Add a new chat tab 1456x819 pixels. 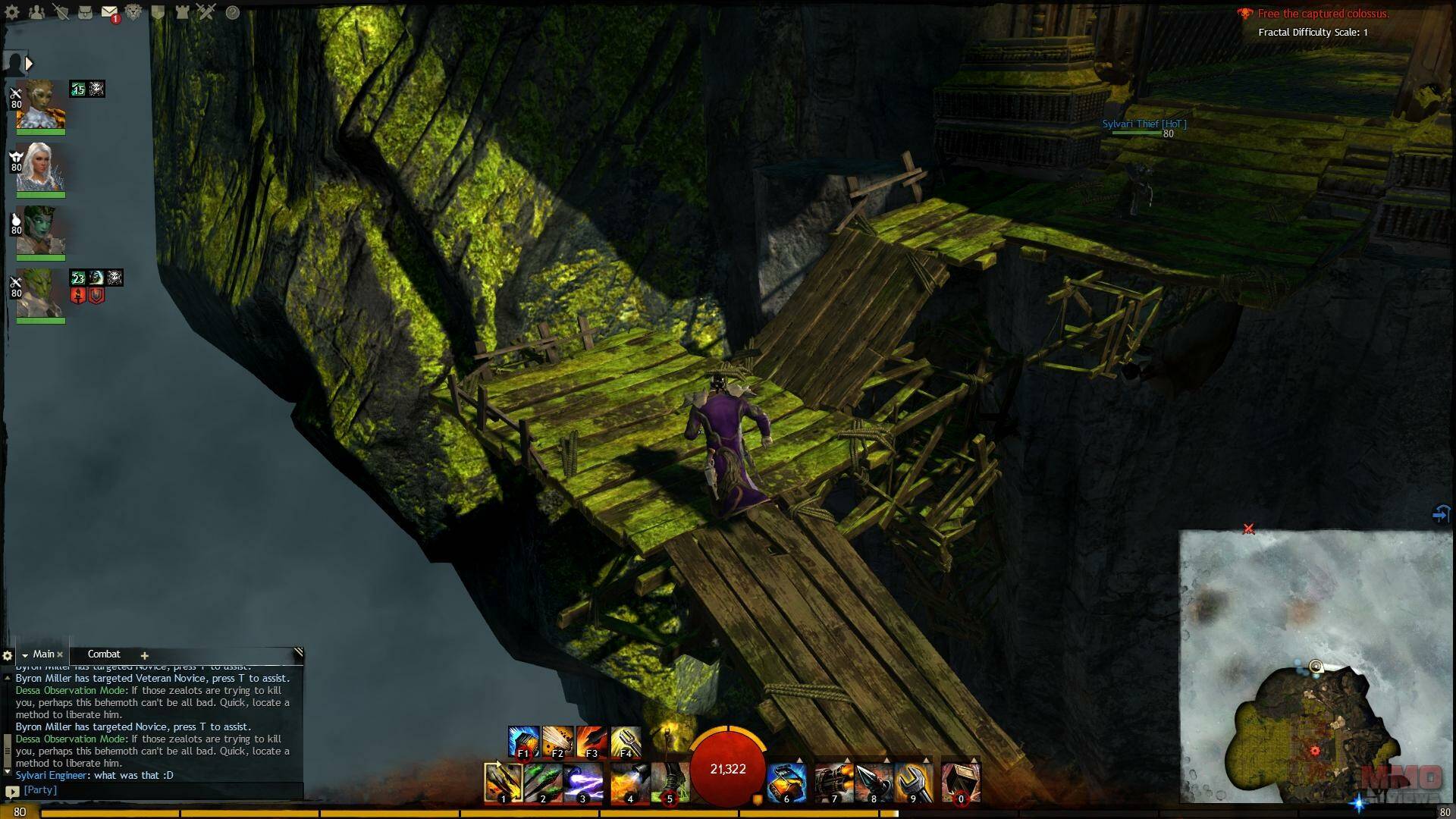[x=144, y=655]
